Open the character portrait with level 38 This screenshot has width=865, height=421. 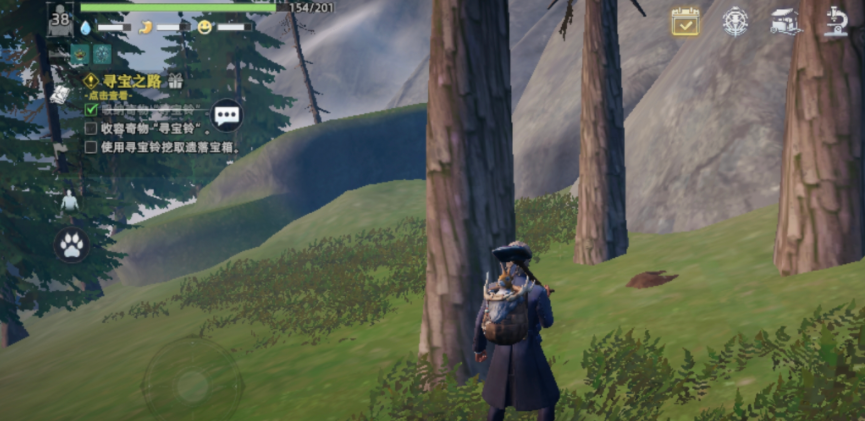(60, 18)
